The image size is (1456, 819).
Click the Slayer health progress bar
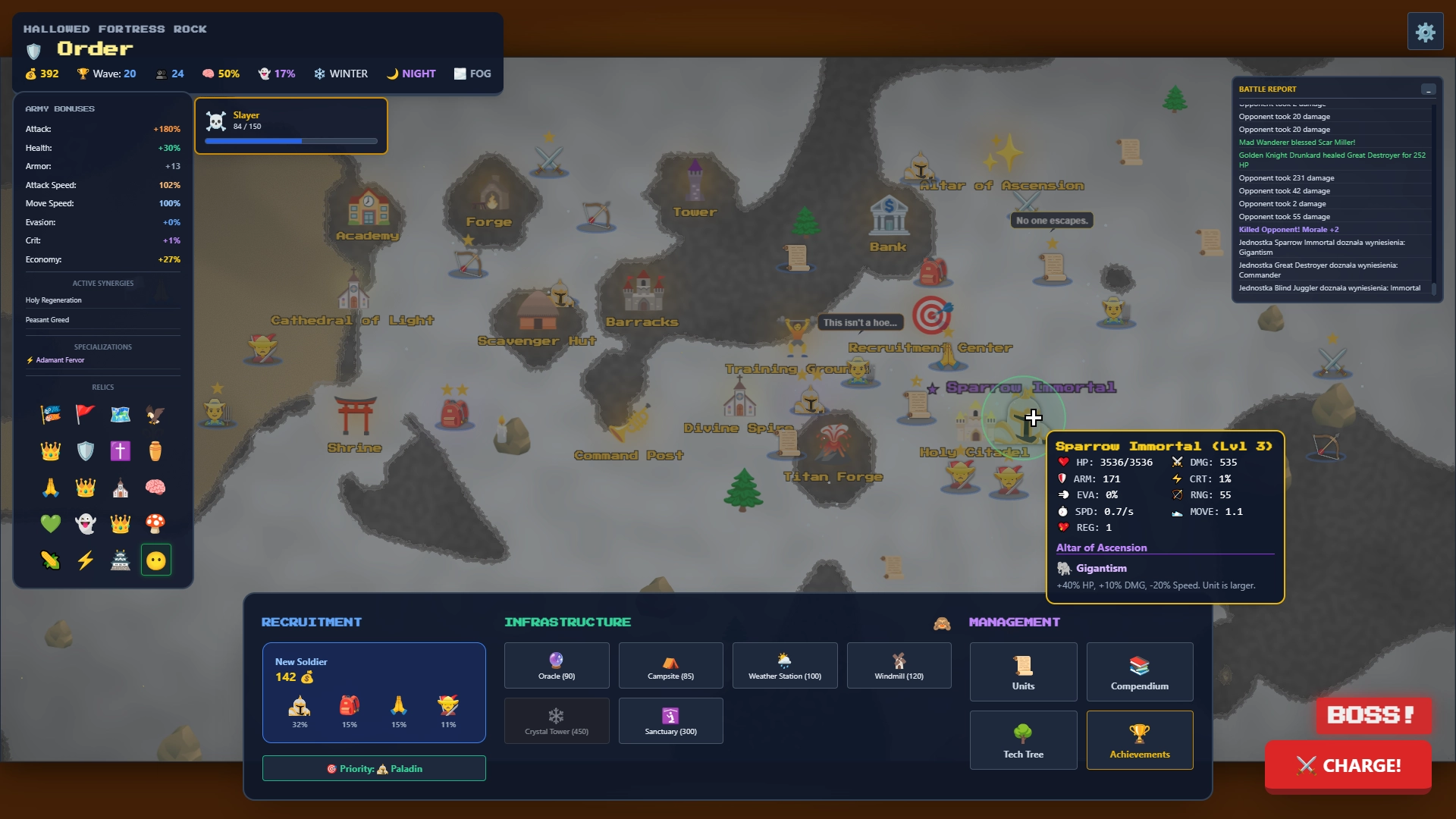click(x=290, y=141)
